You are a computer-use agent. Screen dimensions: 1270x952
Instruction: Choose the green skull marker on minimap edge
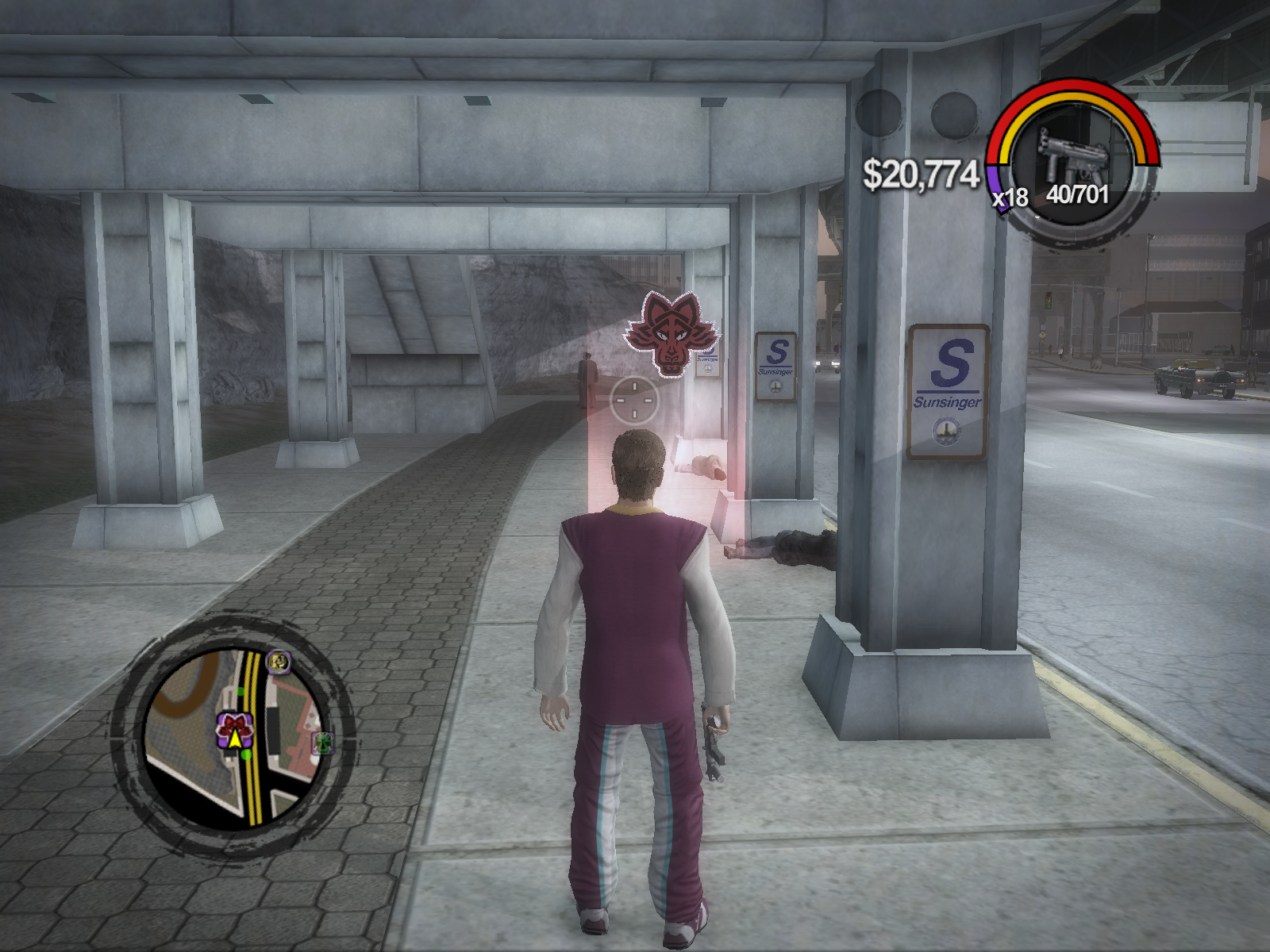pos(322,743)
